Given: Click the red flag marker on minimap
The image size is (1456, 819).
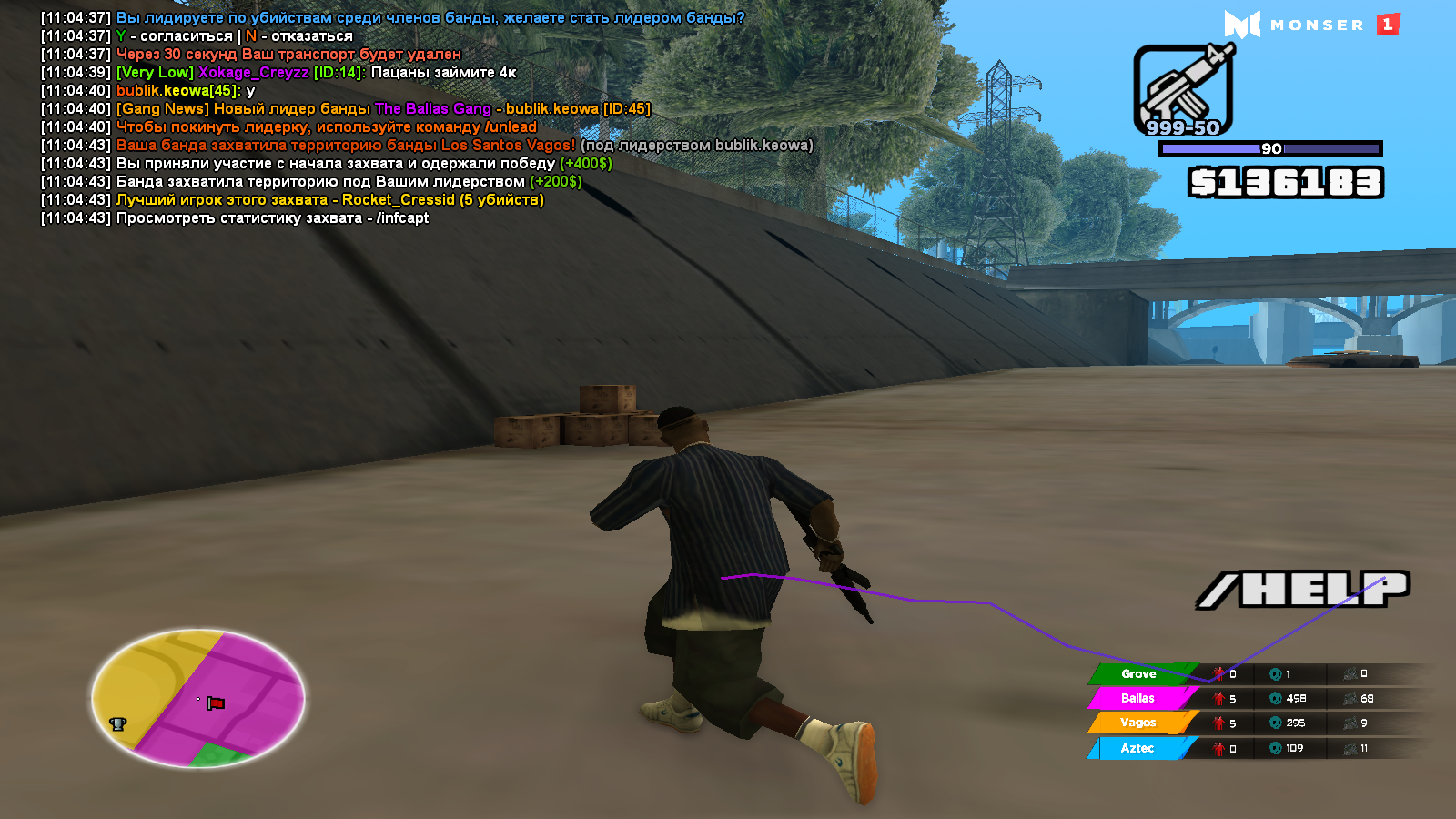Looking at the screenshot, I should 216,703.
